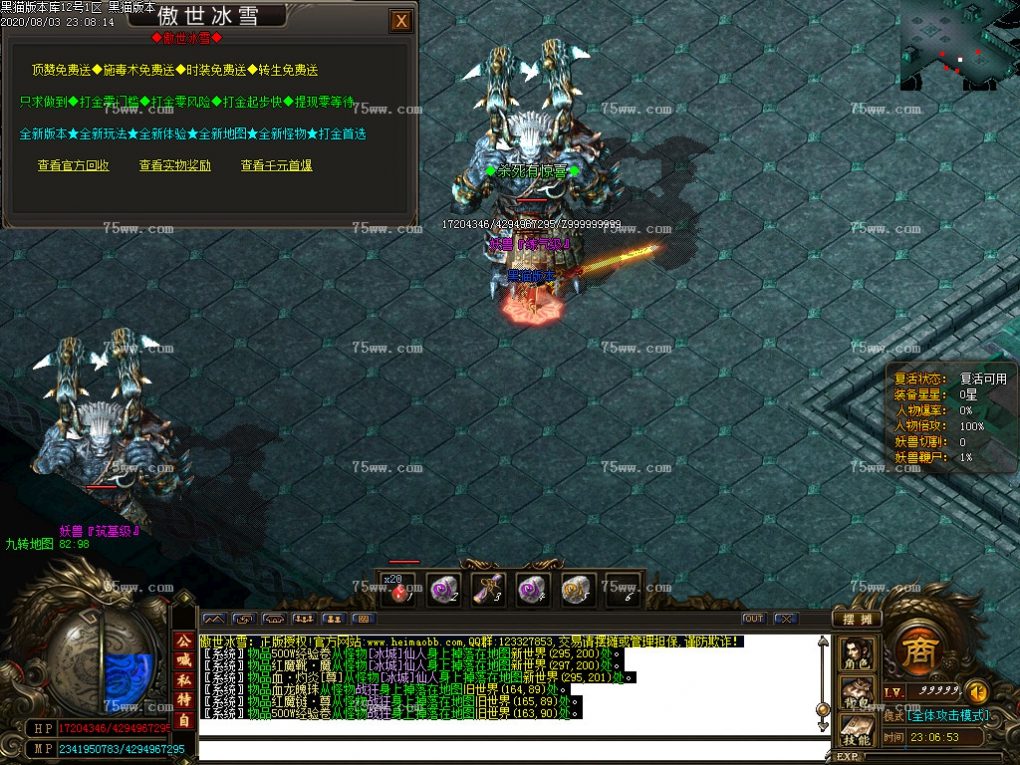Click the chat text input field
This screenshot has width=1020, height=765.
(512, 750)
